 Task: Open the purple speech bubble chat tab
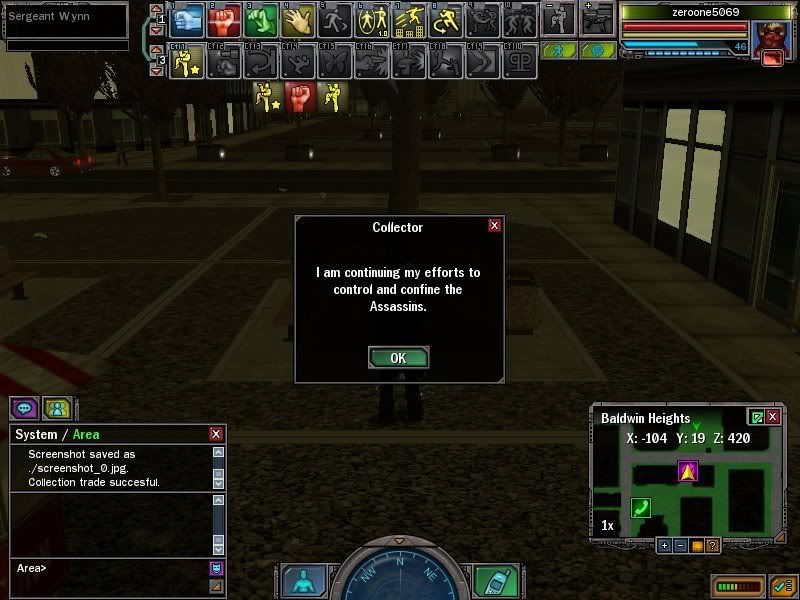[x=24, y=408]
